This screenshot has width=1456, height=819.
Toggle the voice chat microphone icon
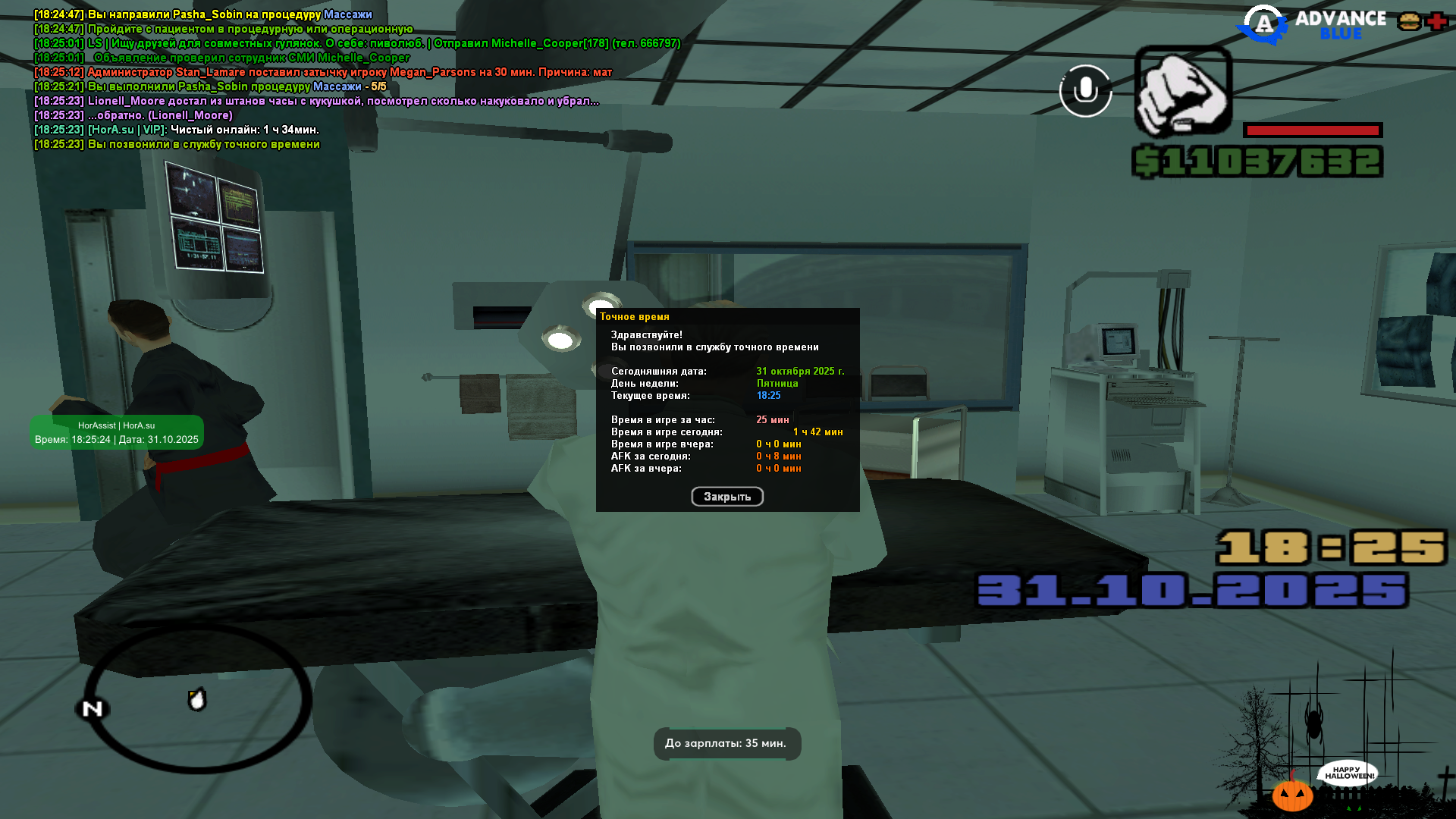[x=1085, y=91]
